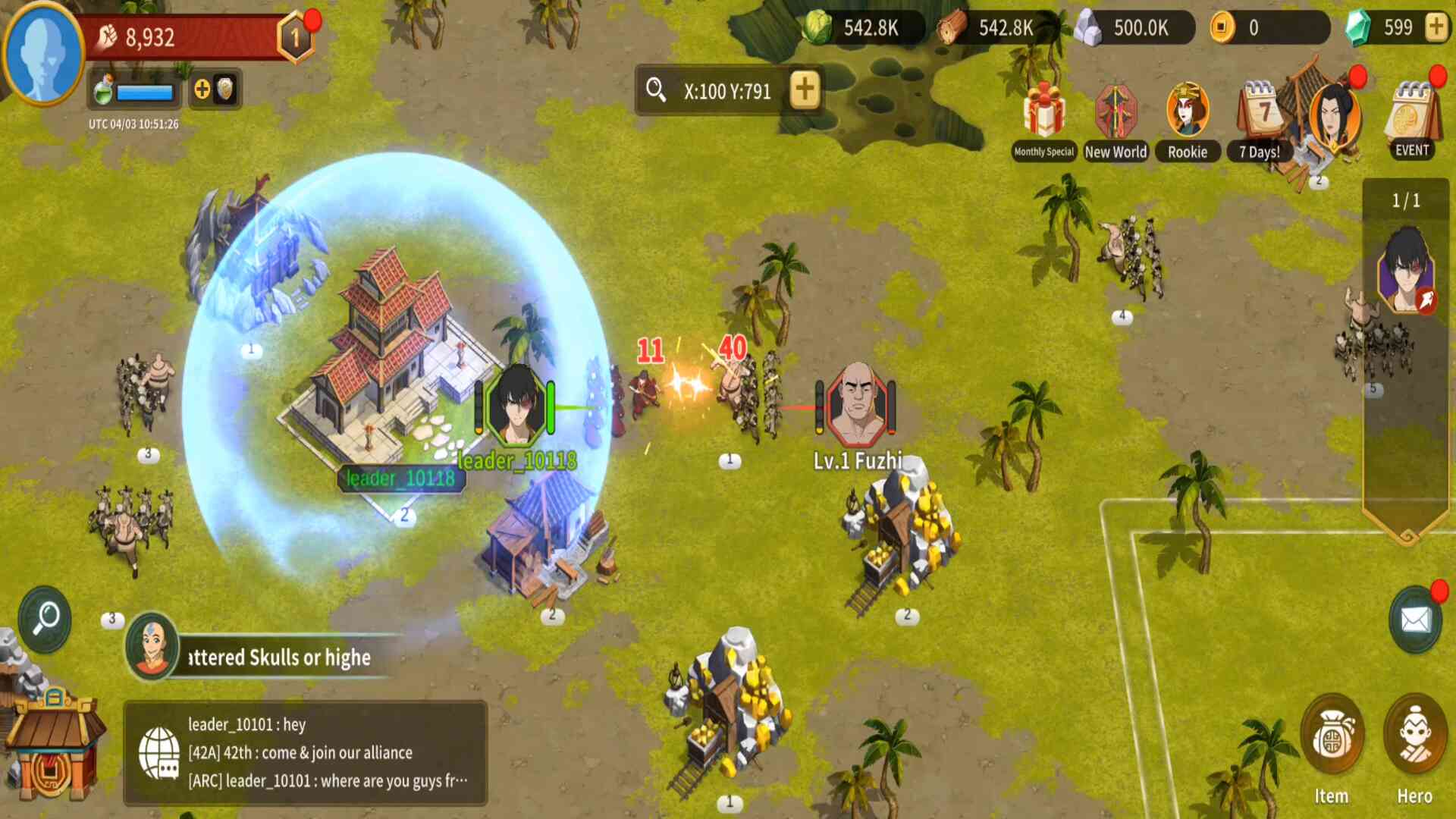Open the world chat box
This screenshot has width=1456, height=819.
305,752
